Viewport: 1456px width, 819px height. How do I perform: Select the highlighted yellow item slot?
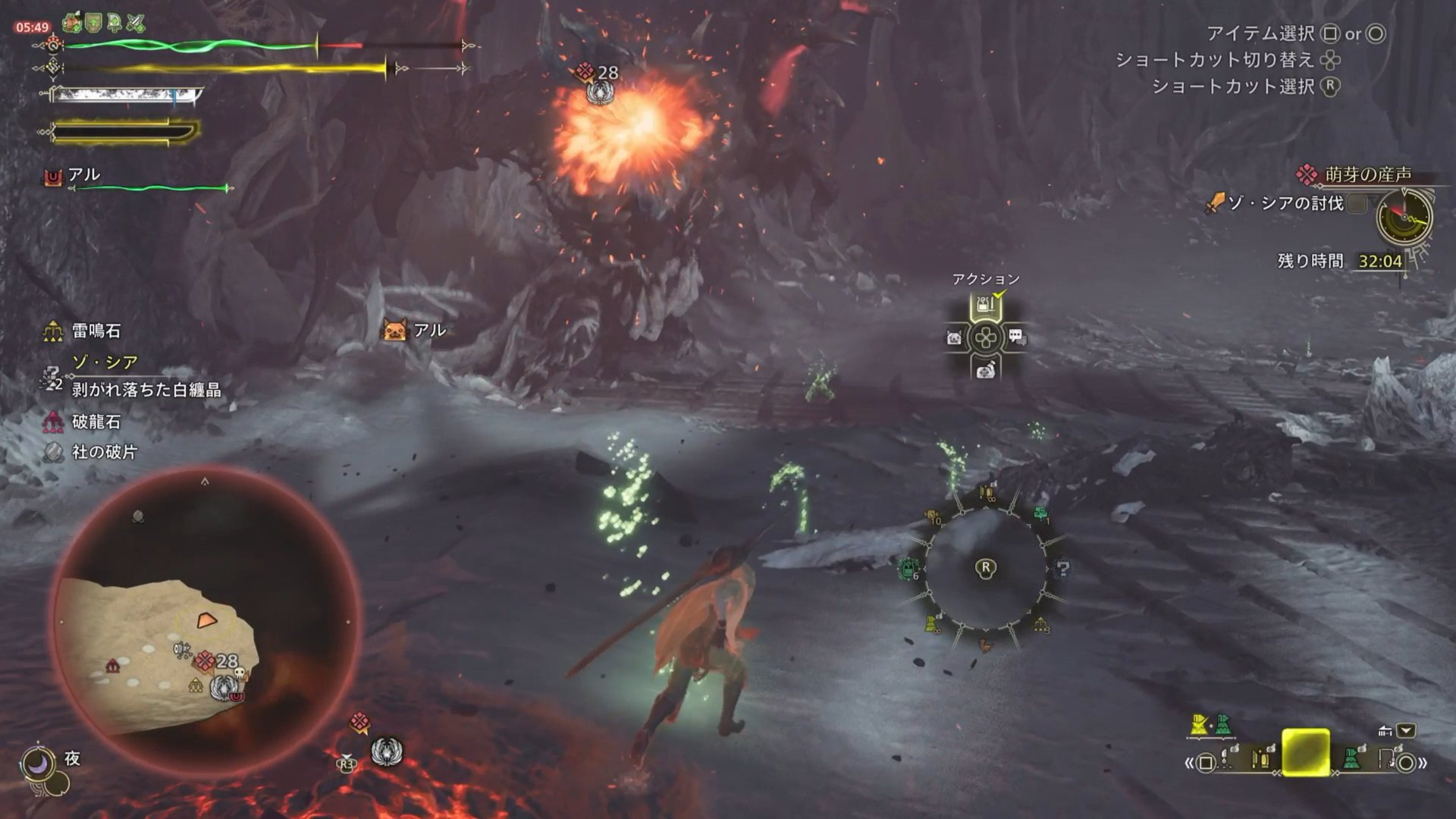(1305, 752)
